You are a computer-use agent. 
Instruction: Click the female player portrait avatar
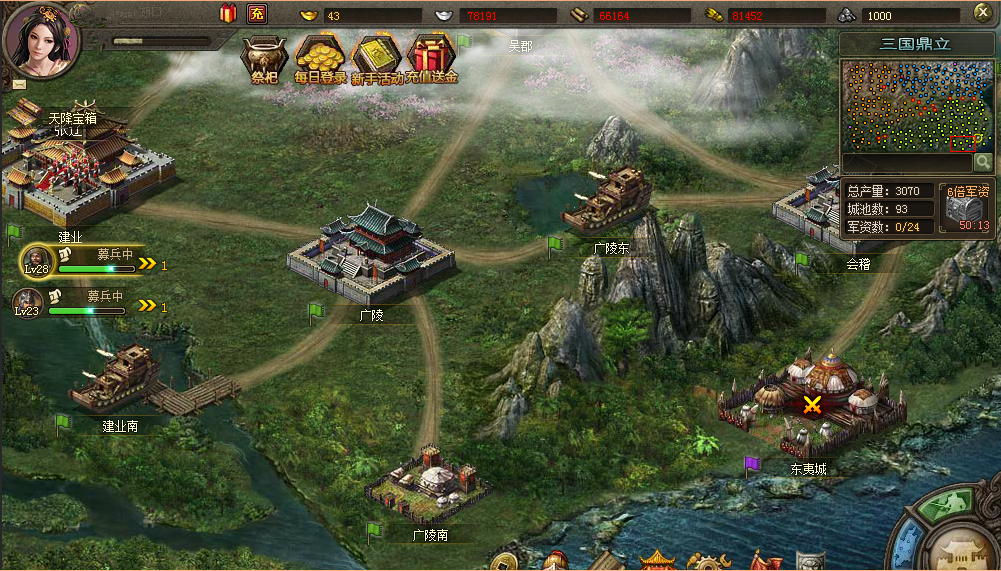point(40,38)
